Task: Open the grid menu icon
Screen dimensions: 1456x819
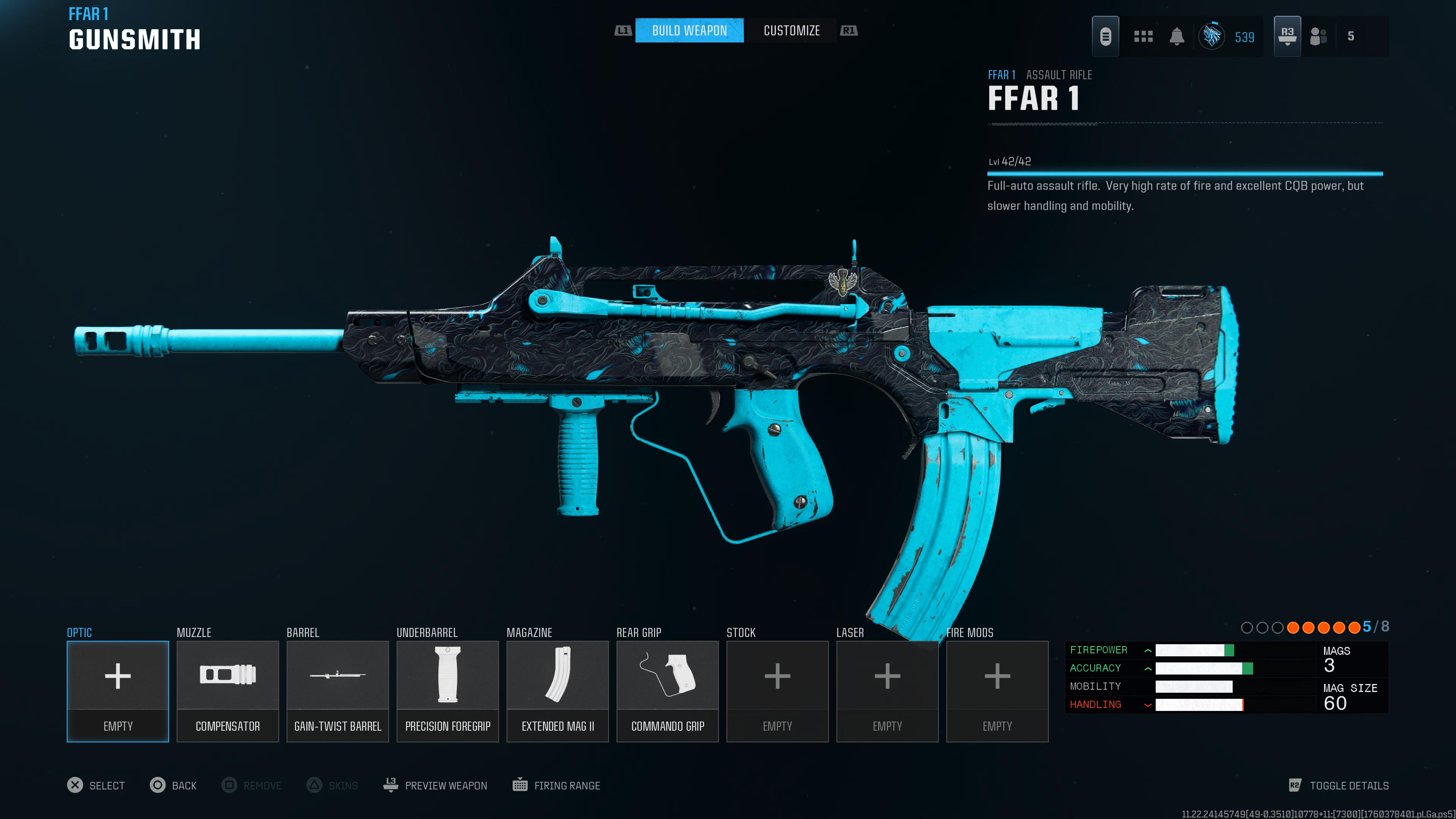Action: (x=1143, y=37)
